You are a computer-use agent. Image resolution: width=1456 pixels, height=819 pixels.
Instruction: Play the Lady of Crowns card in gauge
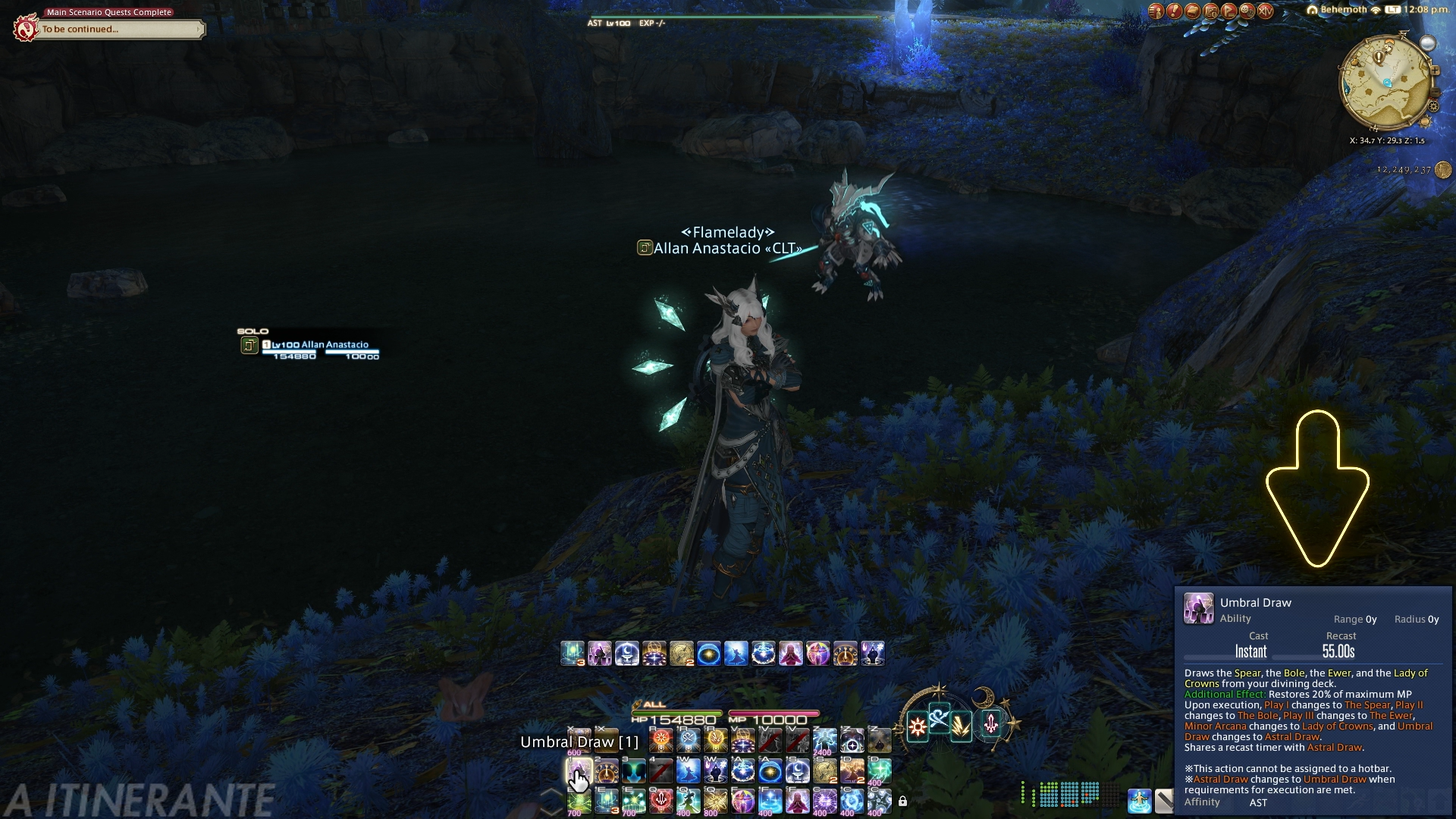point(991,725)
